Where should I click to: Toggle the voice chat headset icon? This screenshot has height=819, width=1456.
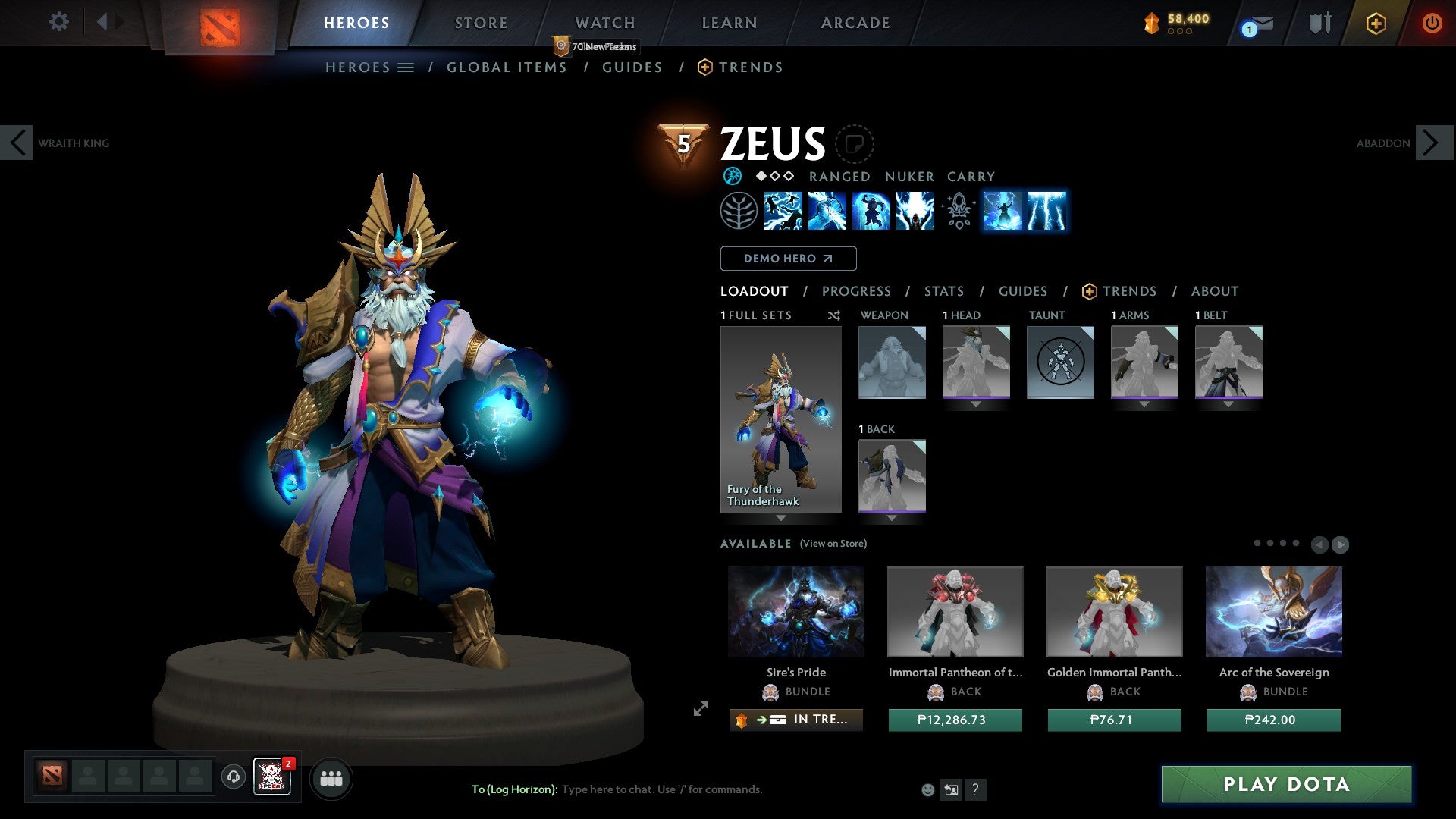pos(233,777)
